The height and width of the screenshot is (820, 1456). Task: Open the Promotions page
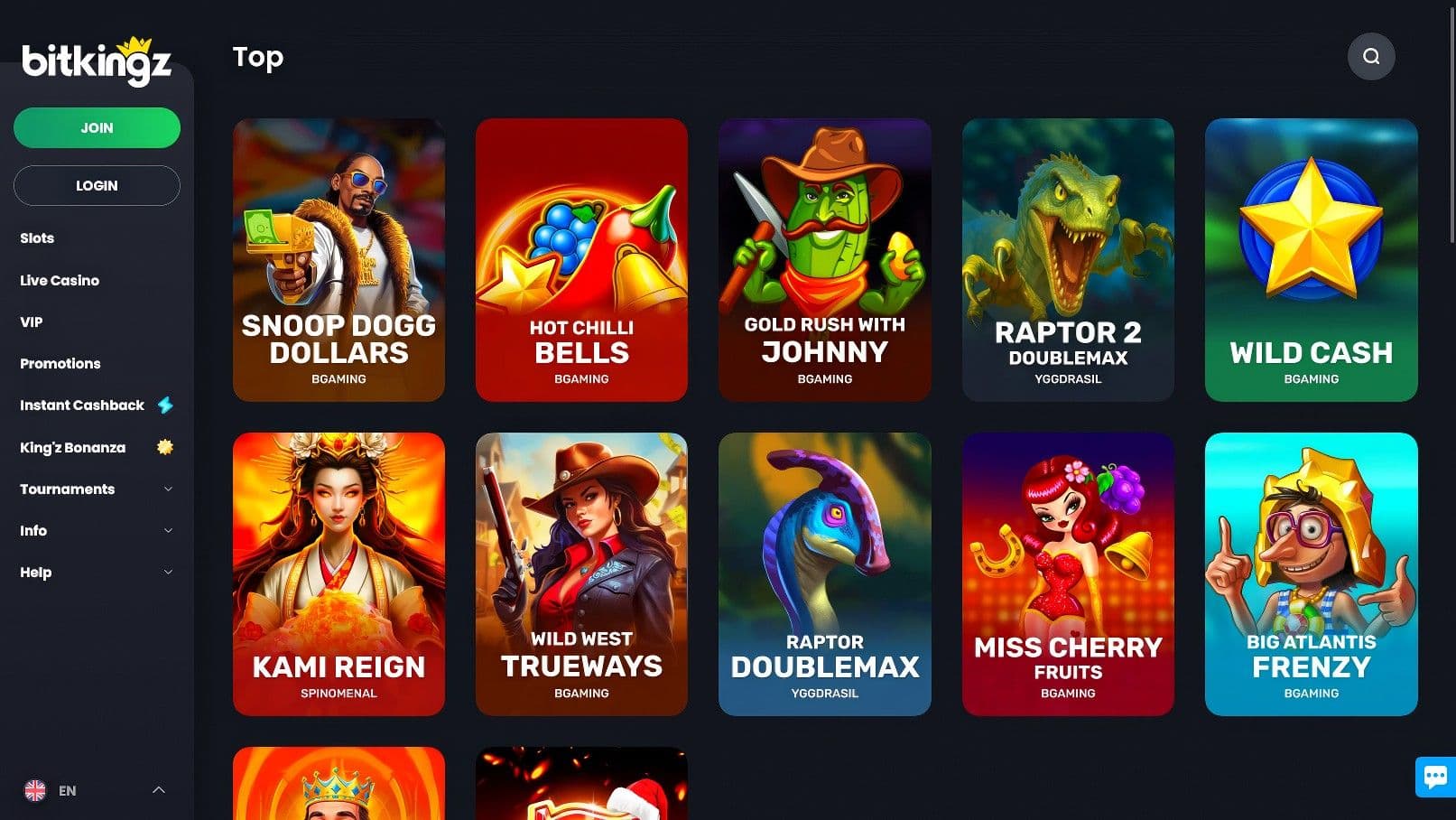[x=60, y=363]
